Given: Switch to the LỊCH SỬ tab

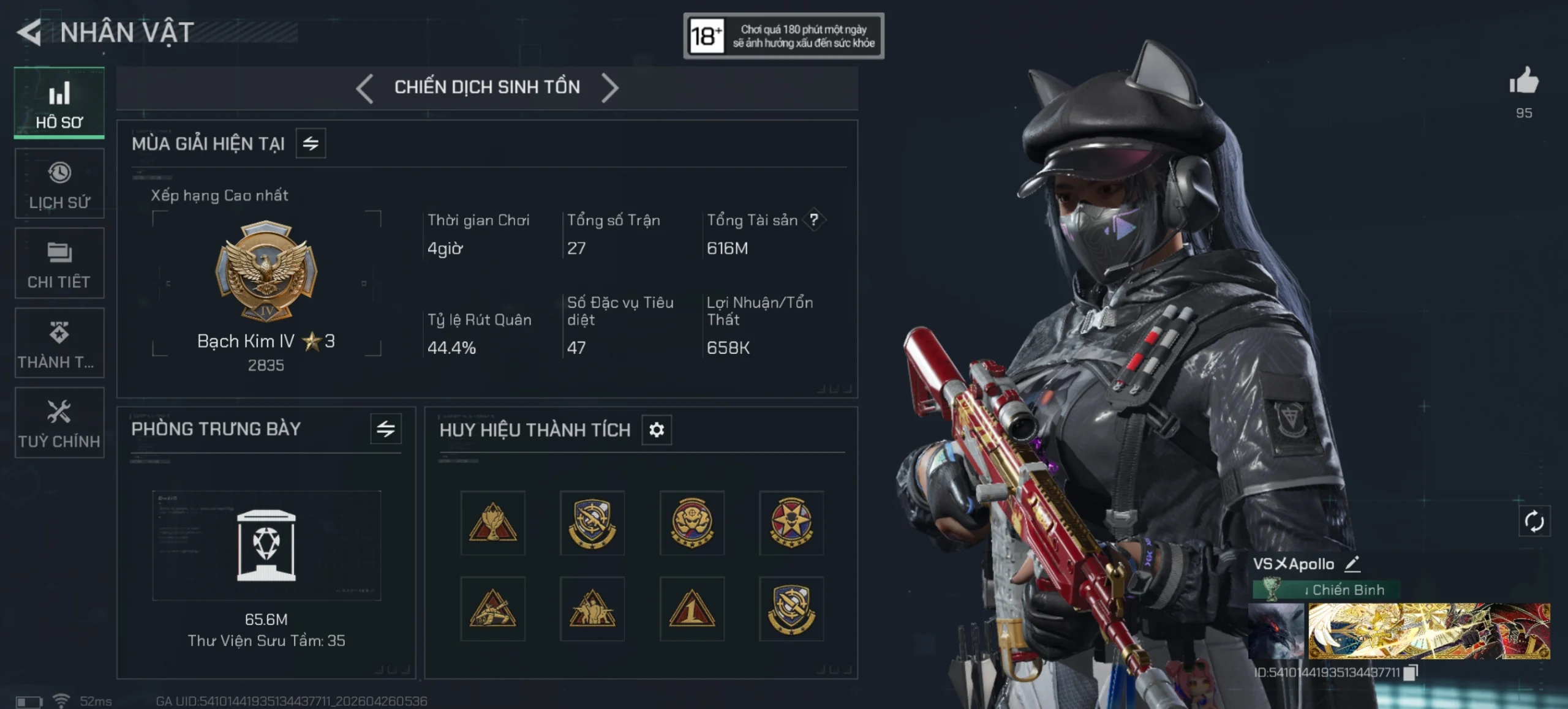Looking at the screenshot, I should [59, 184].
